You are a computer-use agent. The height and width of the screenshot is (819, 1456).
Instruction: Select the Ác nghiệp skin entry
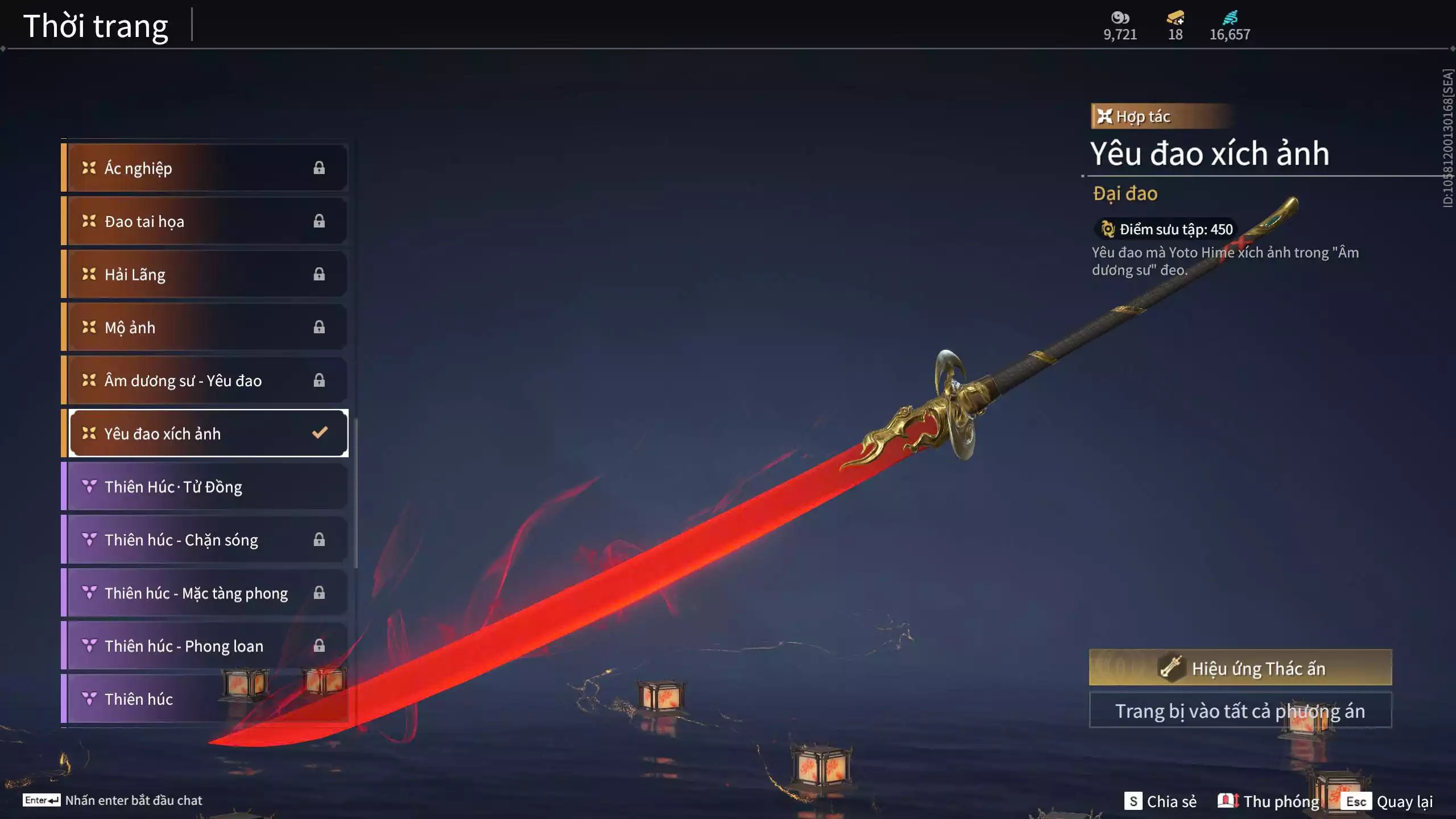205,168
